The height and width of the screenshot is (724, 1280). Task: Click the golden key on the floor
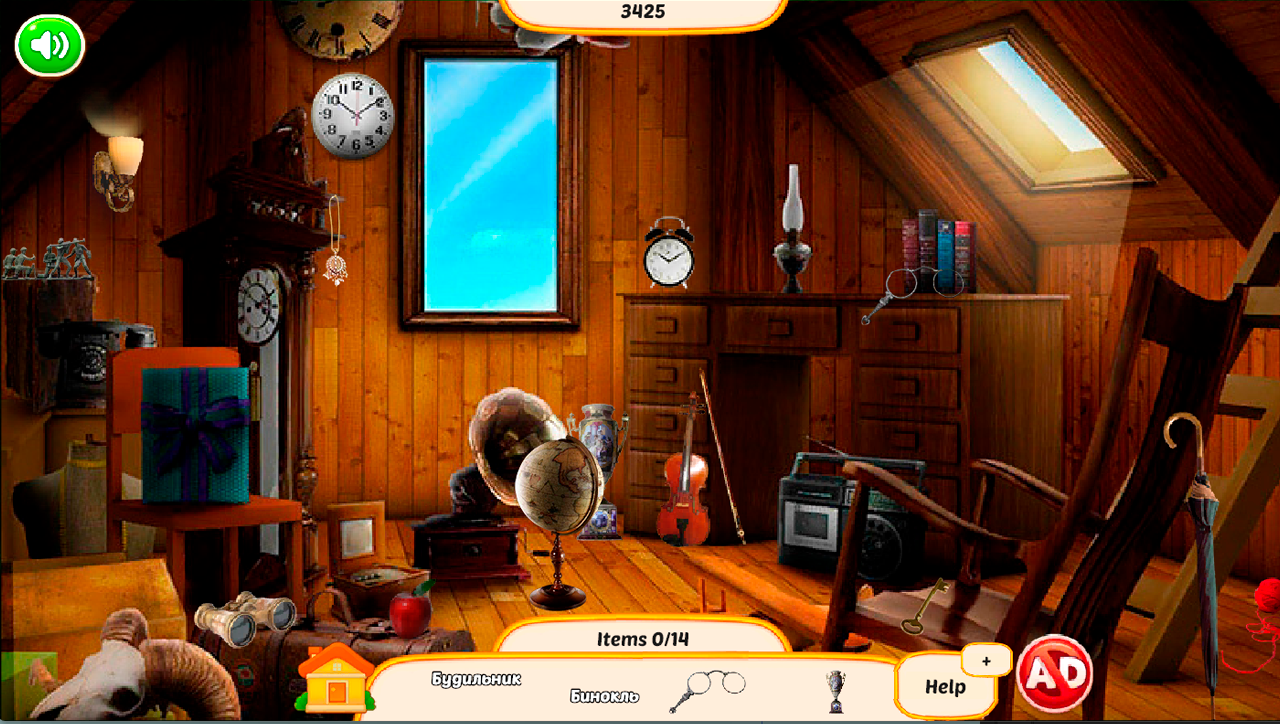click(925, 608)
